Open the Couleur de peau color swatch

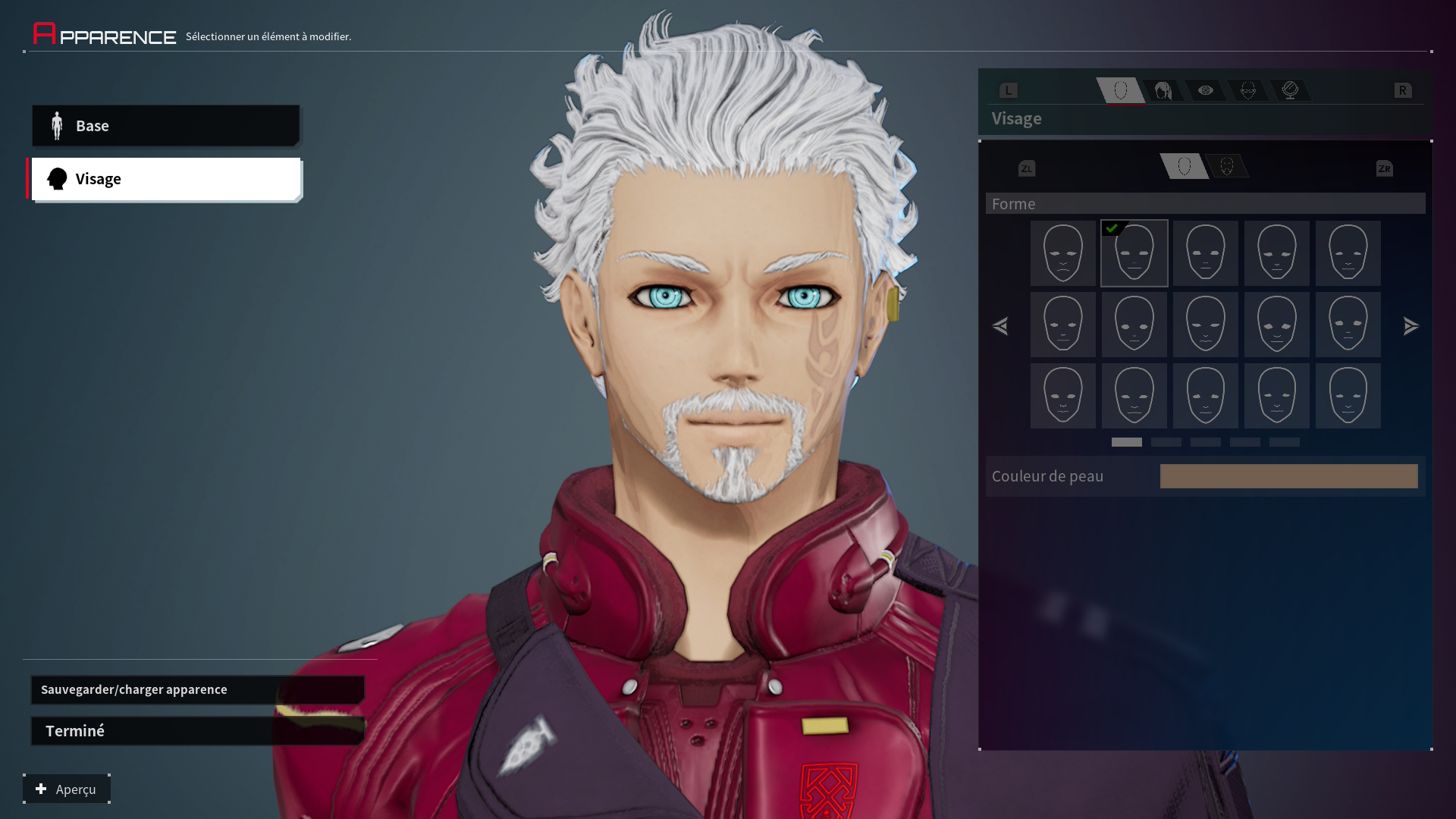1288,476
